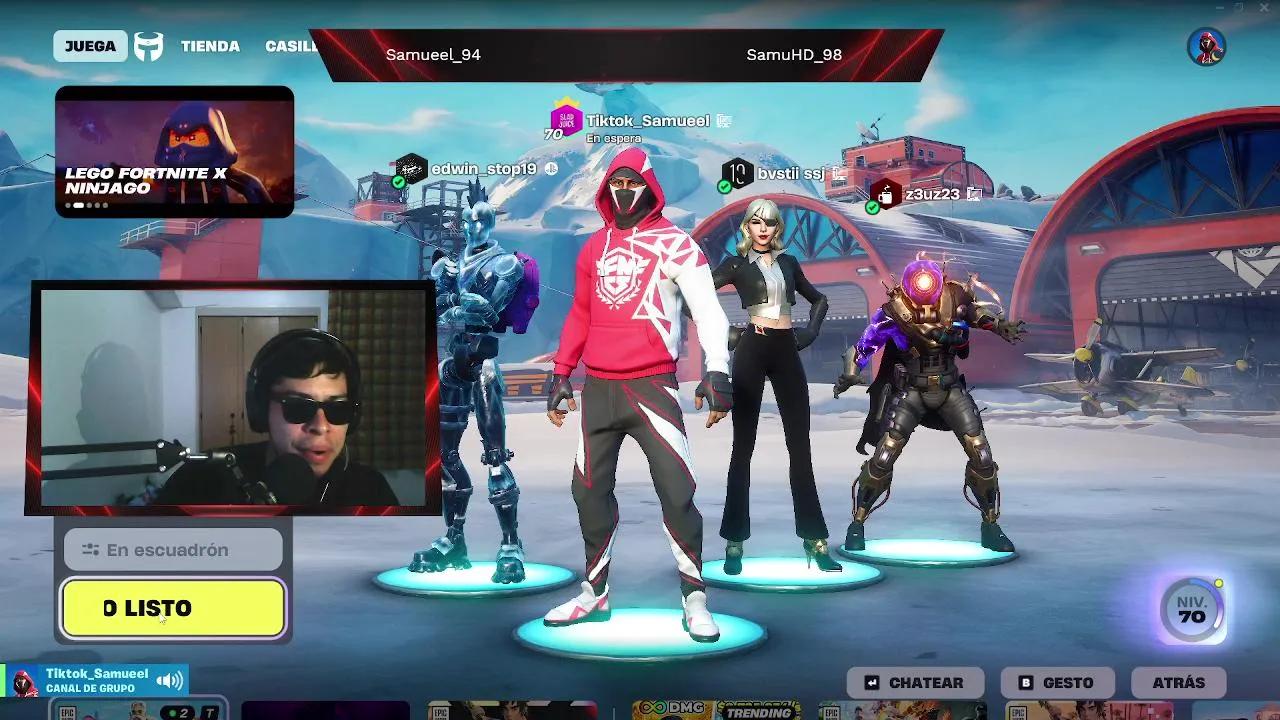Open the En escuadrón mode selector
The image size is (1280, 720).
click(172, 549)
